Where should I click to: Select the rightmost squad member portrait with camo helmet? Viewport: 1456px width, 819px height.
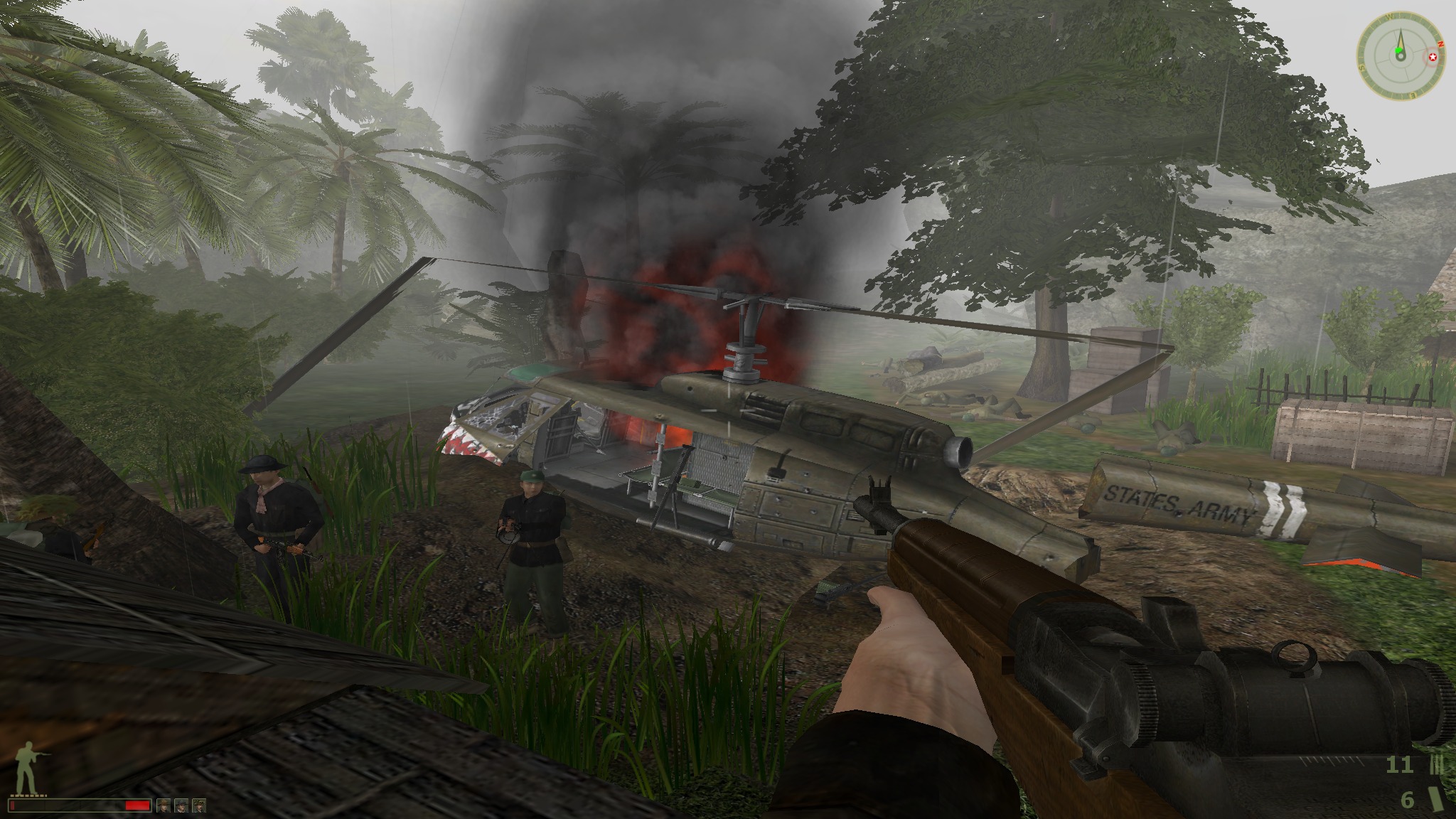(199, 805)
